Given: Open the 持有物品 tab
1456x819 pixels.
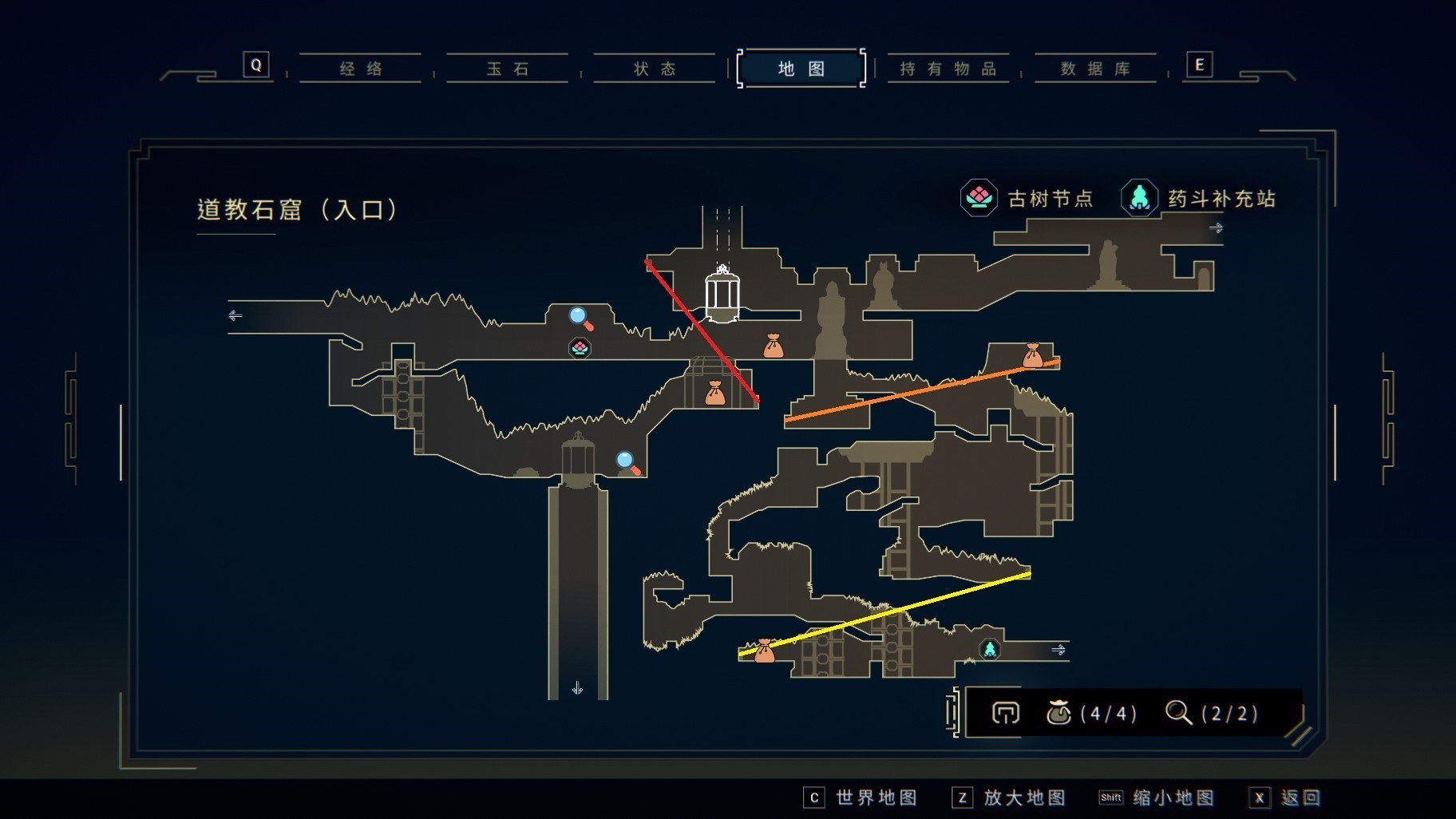Looking at the screenshot, I should pos(948,69).
